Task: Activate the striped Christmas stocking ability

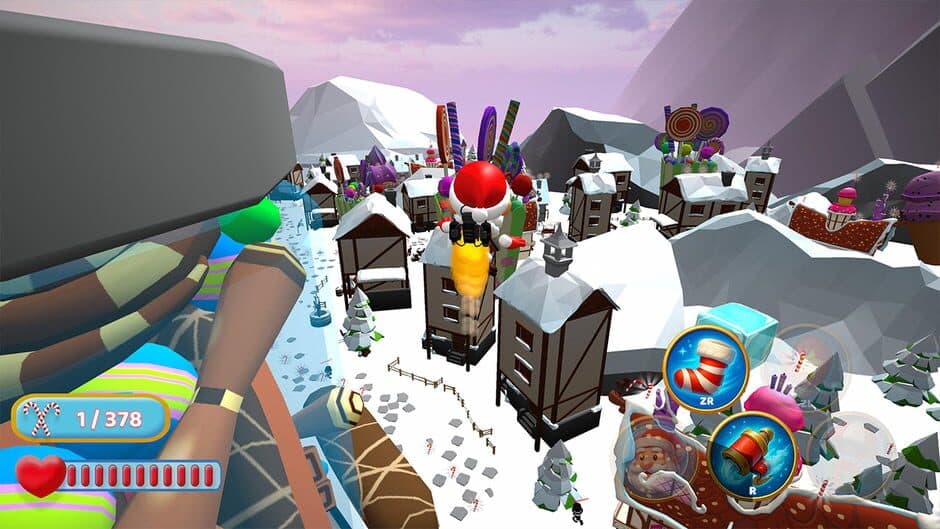Action: pos(706,370)
